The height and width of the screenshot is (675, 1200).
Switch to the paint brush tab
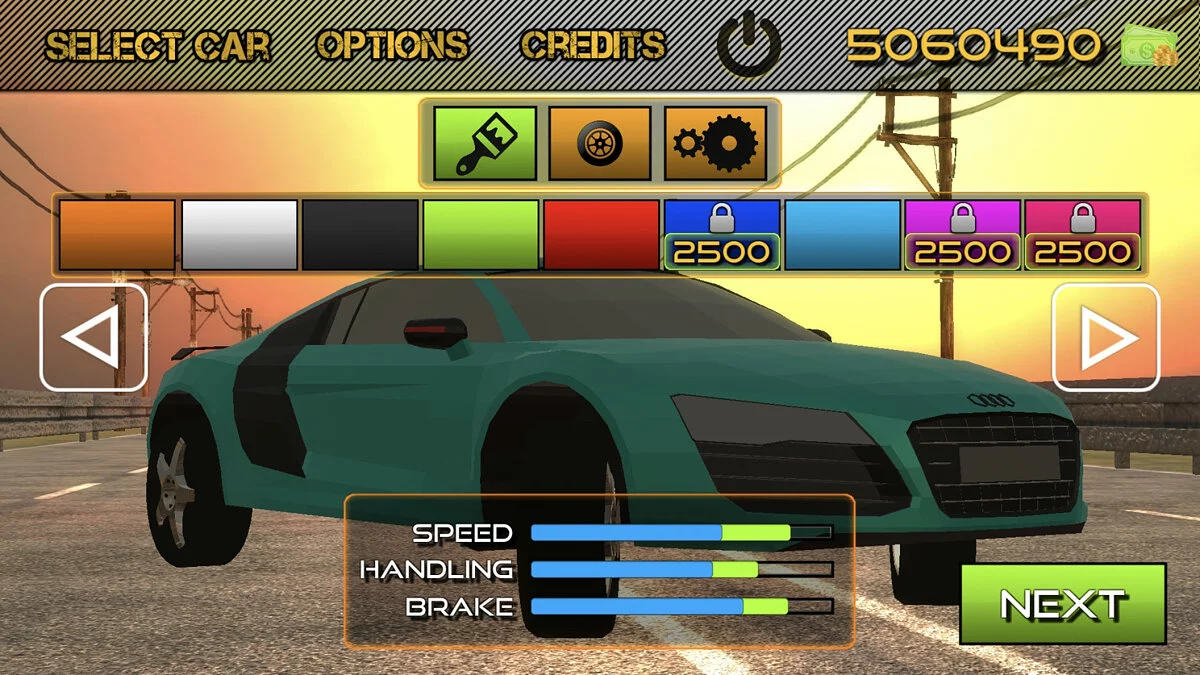(x=485, y=143)
